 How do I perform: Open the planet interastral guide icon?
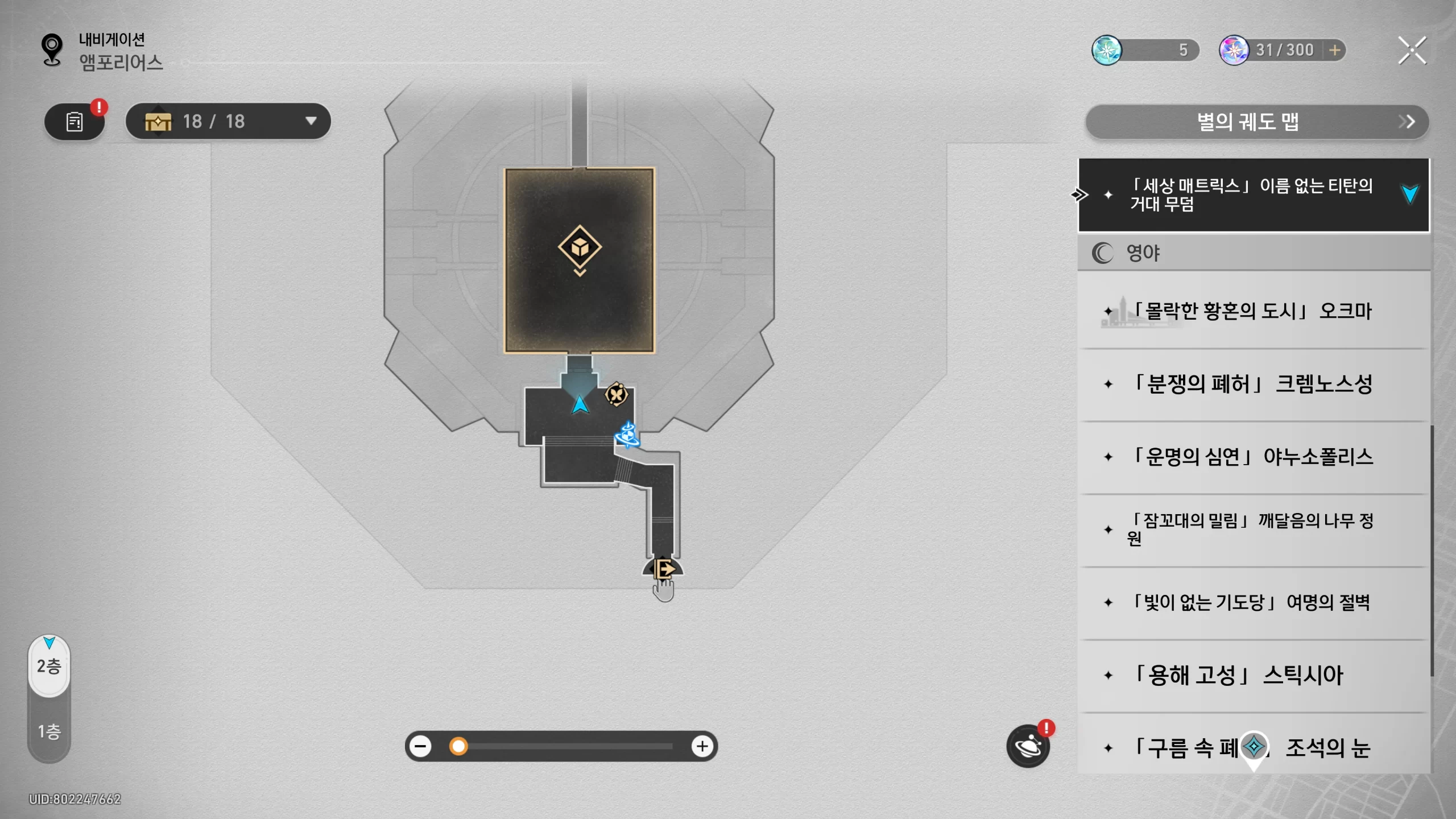[1028, 746]
